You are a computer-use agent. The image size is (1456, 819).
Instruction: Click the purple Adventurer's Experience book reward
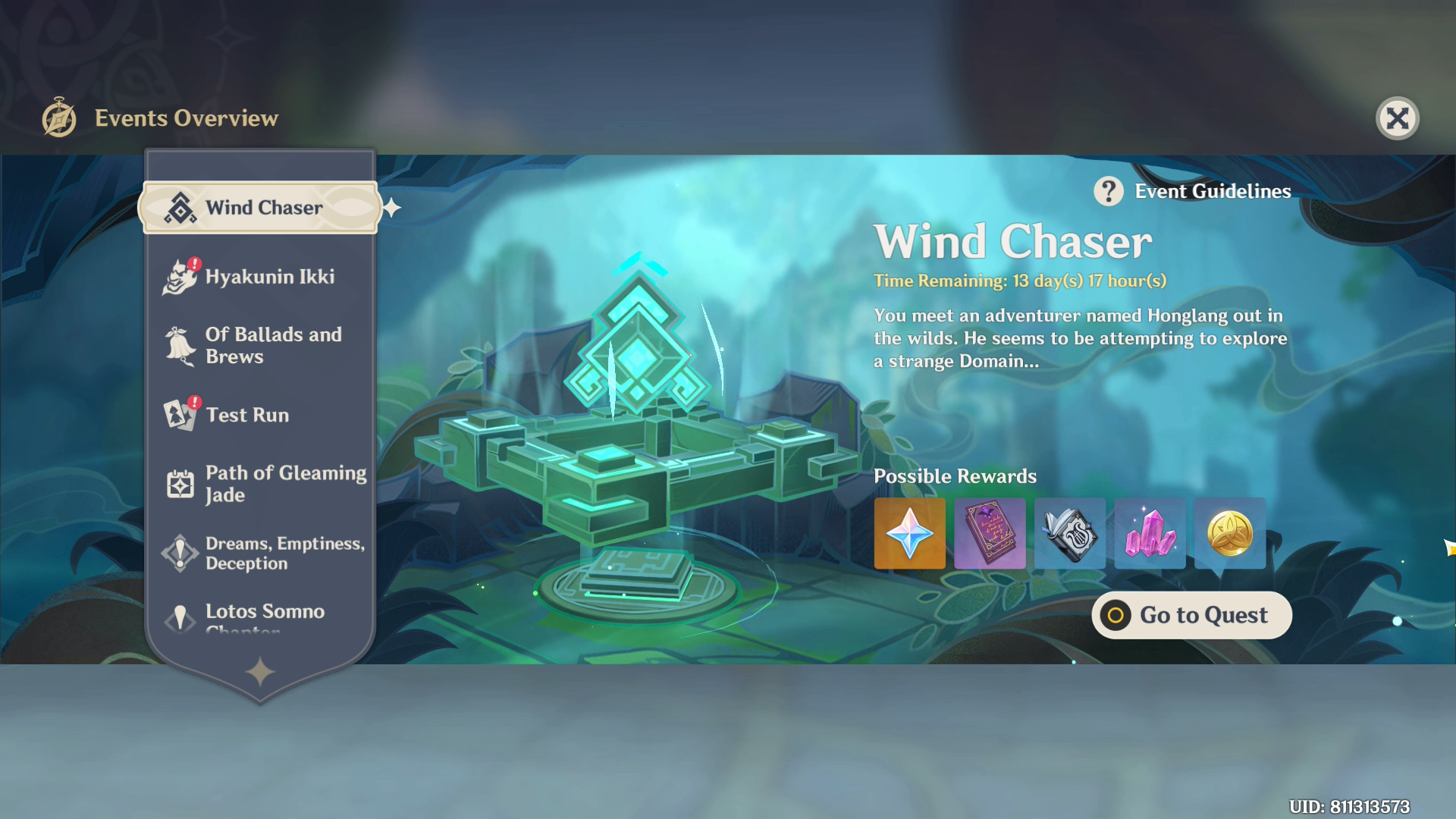990,534
